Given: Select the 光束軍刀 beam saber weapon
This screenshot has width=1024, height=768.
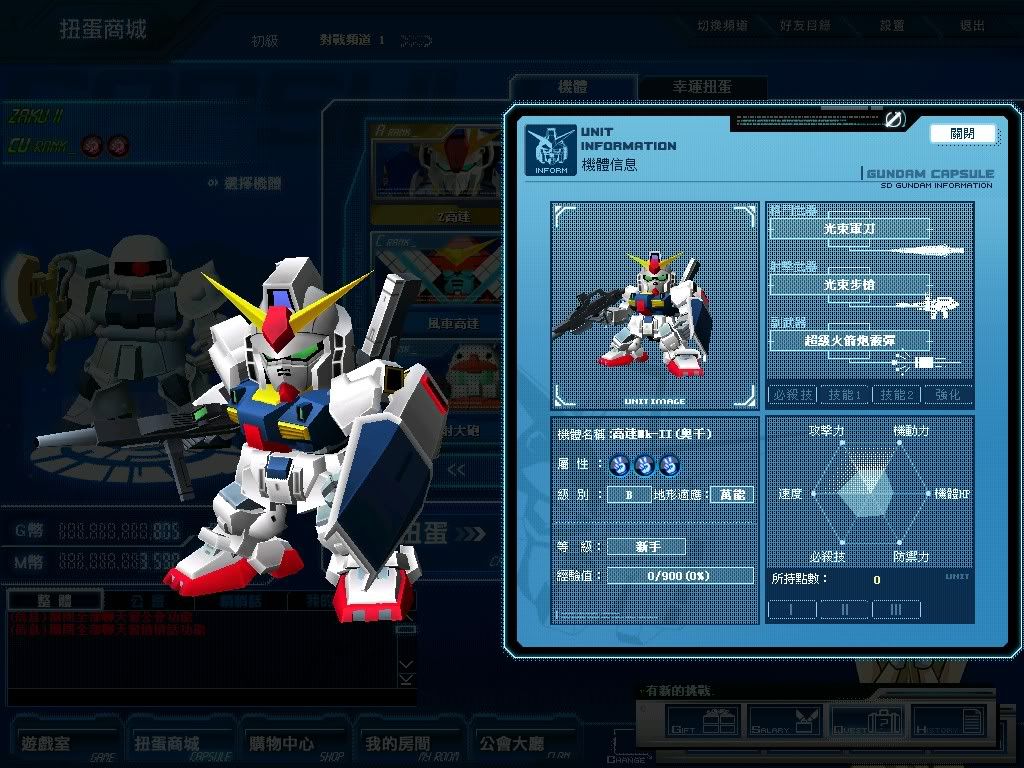Looking at the screenshot, I should point(849,229).
